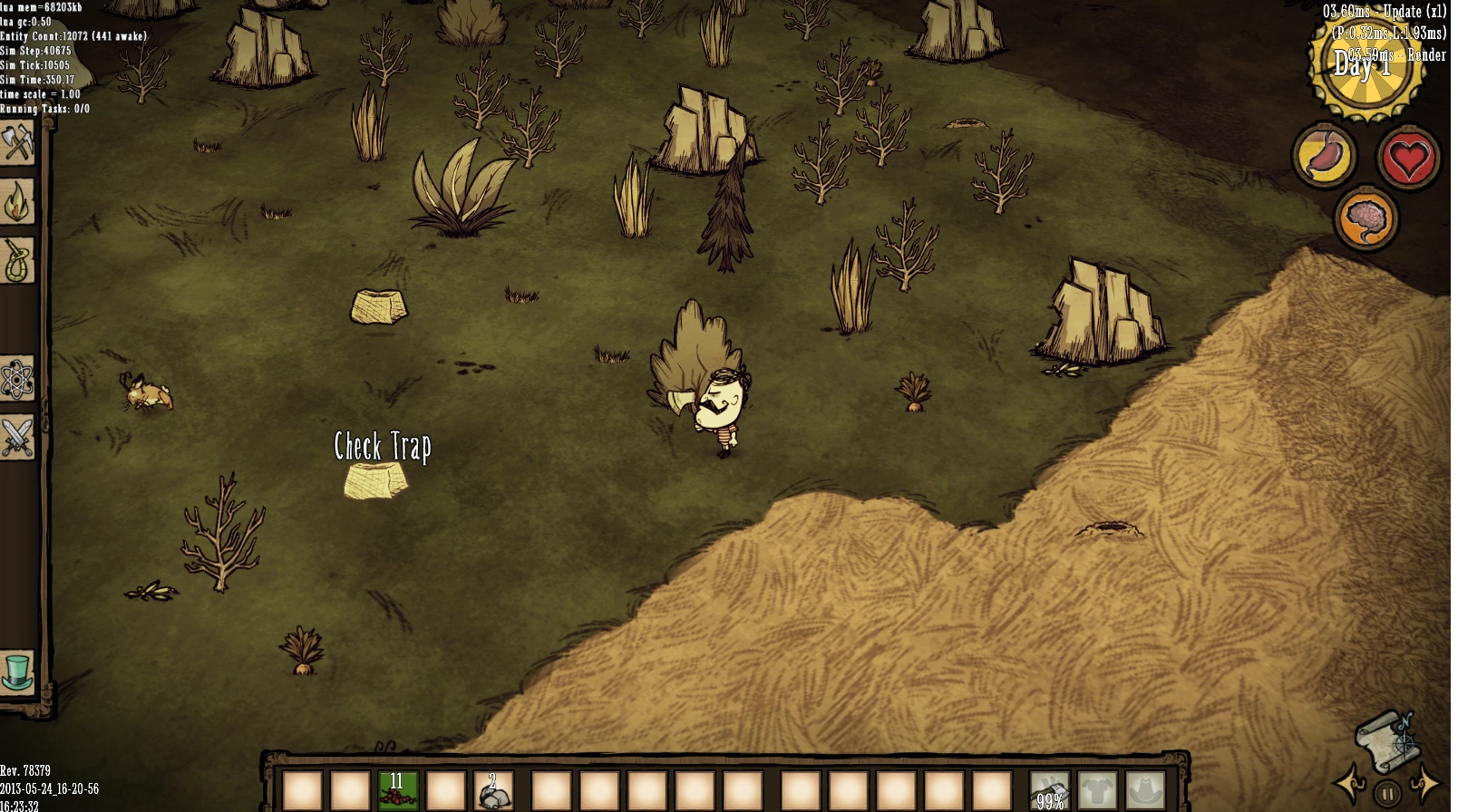Pick the rocks stack in inventory
Screen dimensions: 1458x812
point(494,790)
